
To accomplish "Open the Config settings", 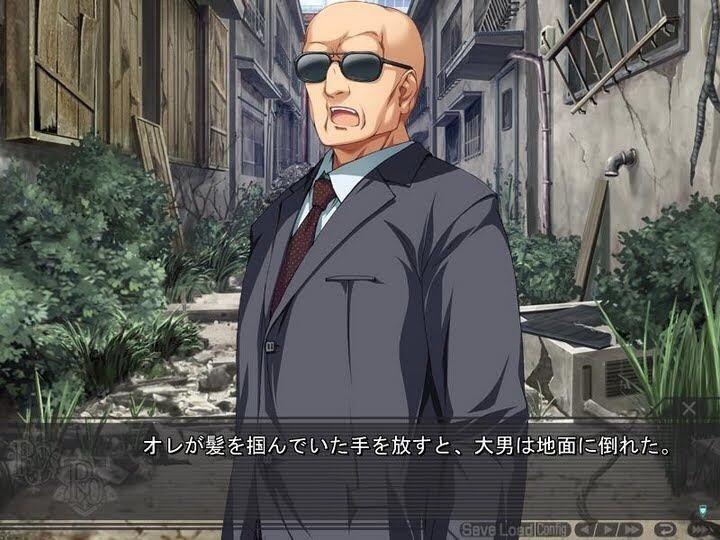I will [552, 529].
